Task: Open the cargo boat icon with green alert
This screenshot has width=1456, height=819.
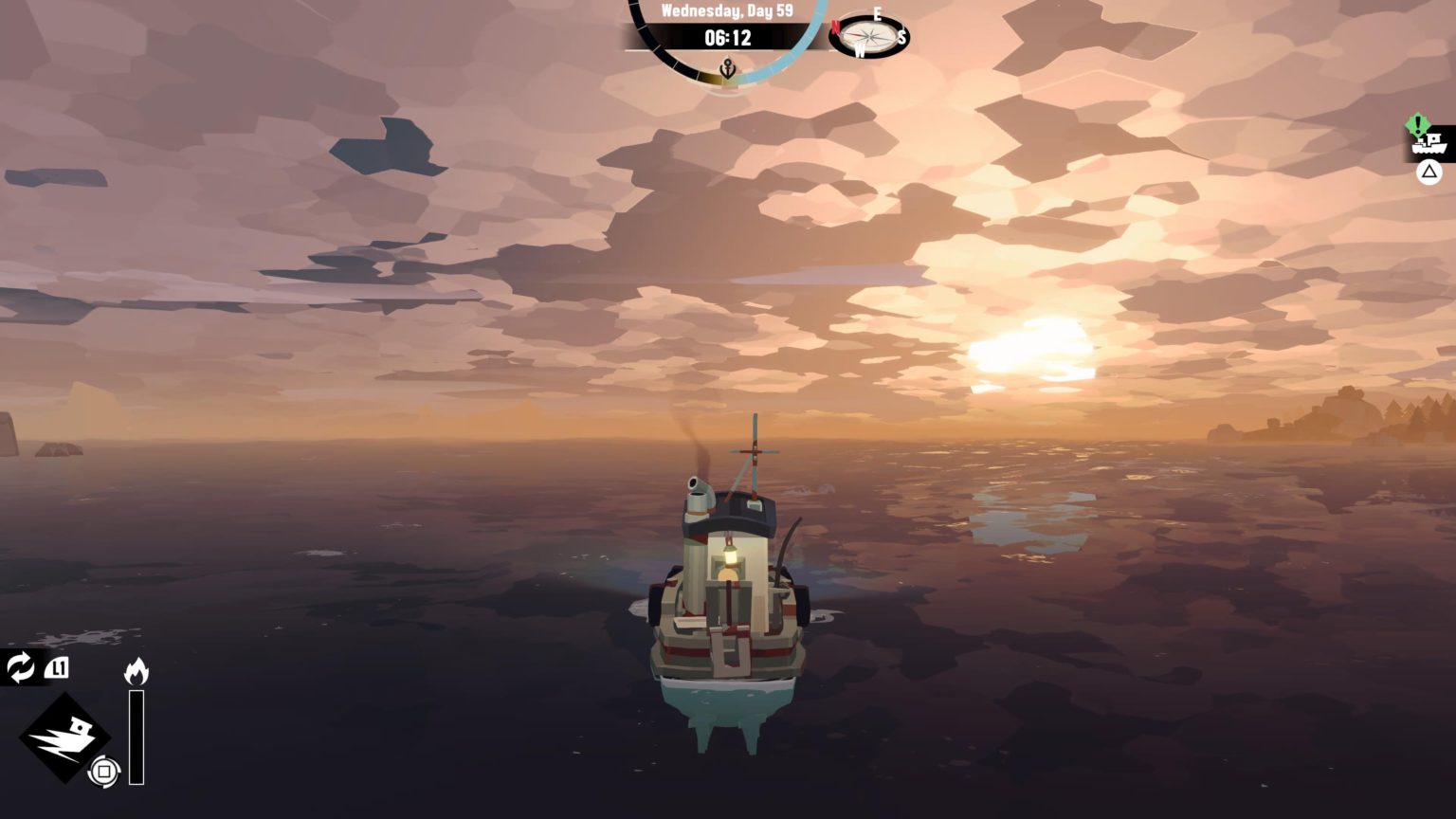Action: click(x=1430, y=142)
